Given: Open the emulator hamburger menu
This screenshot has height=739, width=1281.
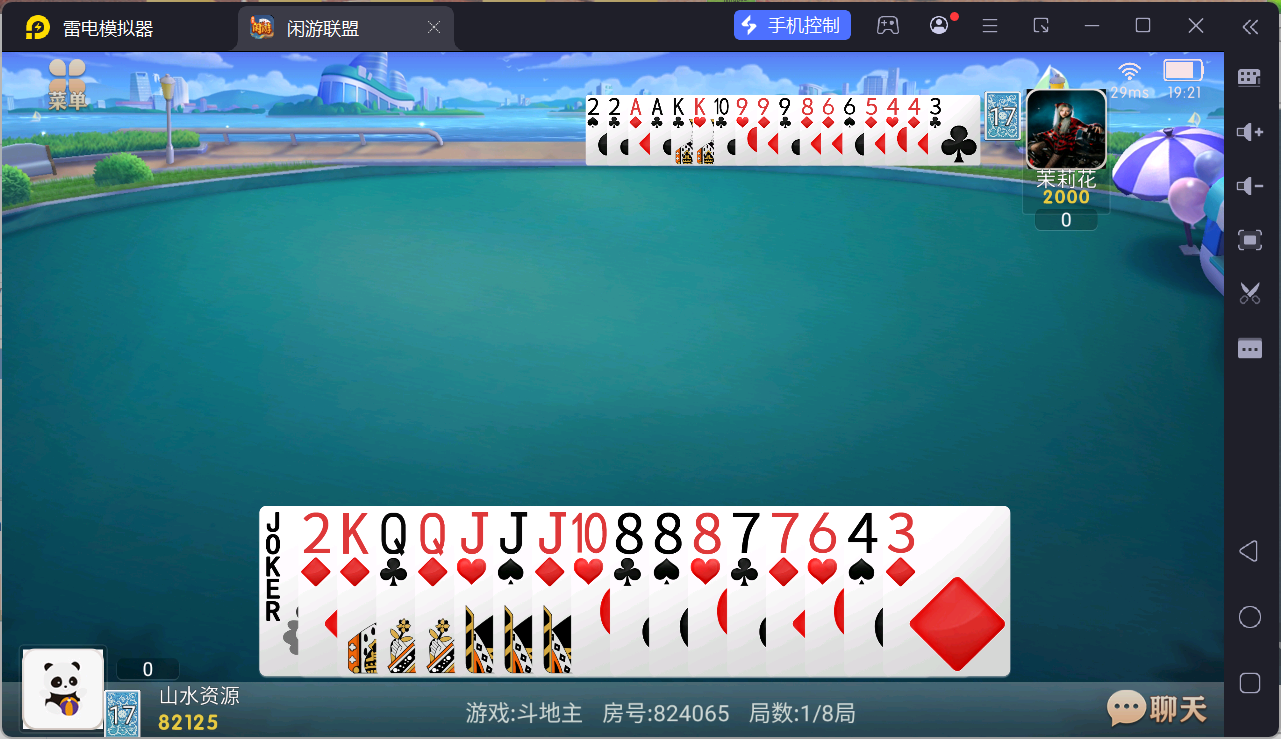Looking at the screenshot, I should click(989, 24).
